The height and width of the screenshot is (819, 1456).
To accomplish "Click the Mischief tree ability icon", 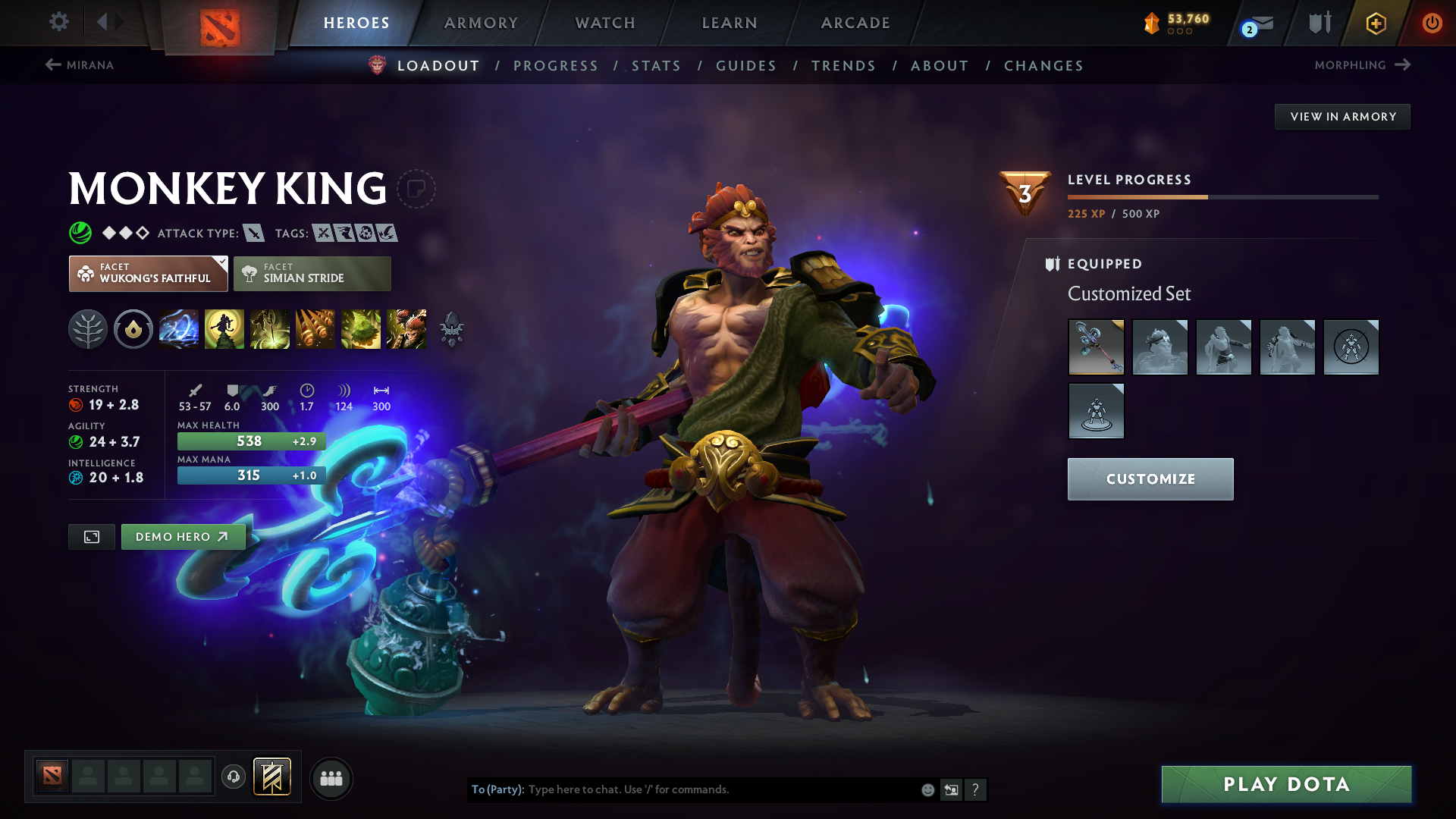I will [361, 329].
